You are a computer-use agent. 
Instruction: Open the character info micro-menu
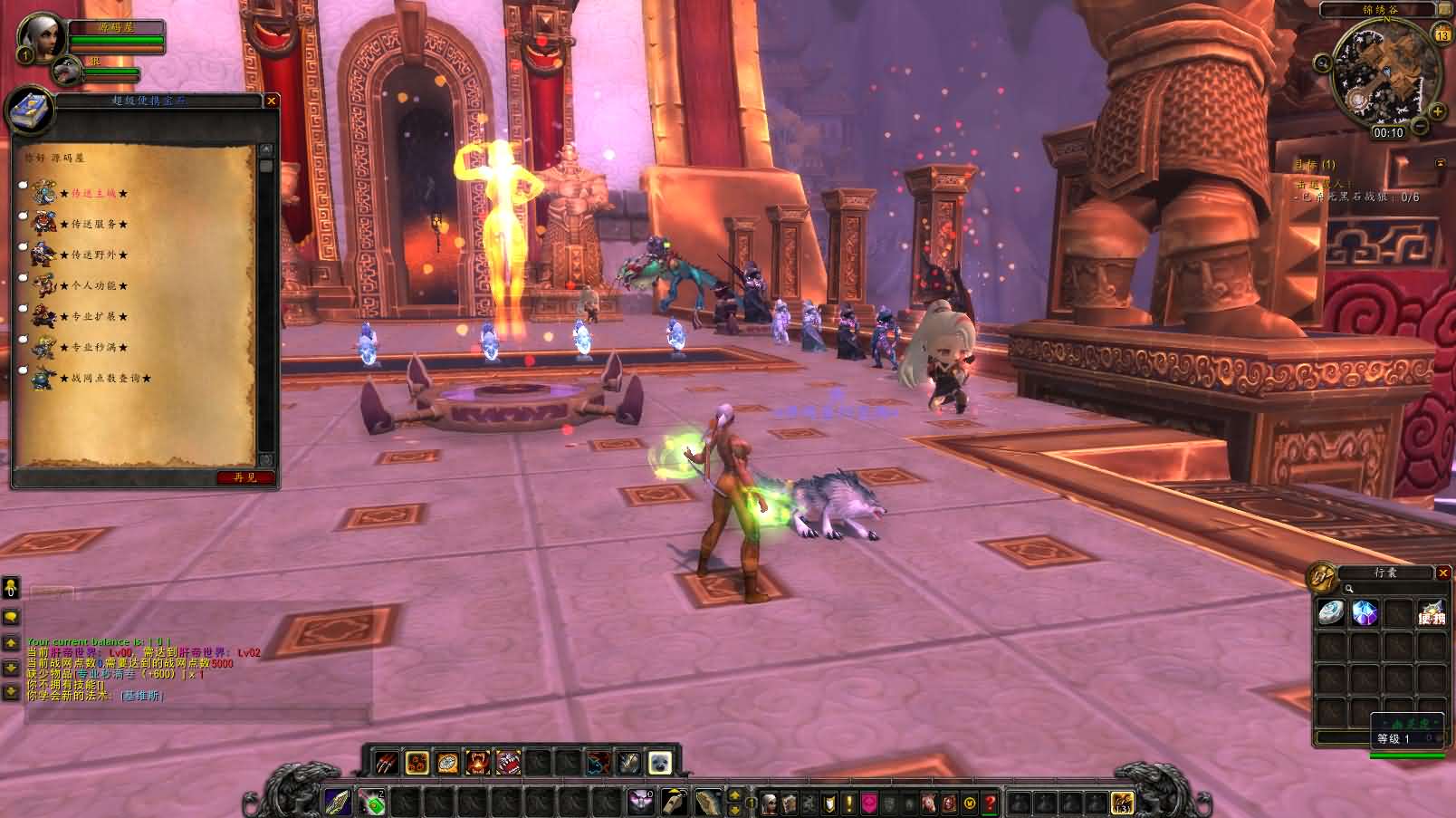point(769,801)
